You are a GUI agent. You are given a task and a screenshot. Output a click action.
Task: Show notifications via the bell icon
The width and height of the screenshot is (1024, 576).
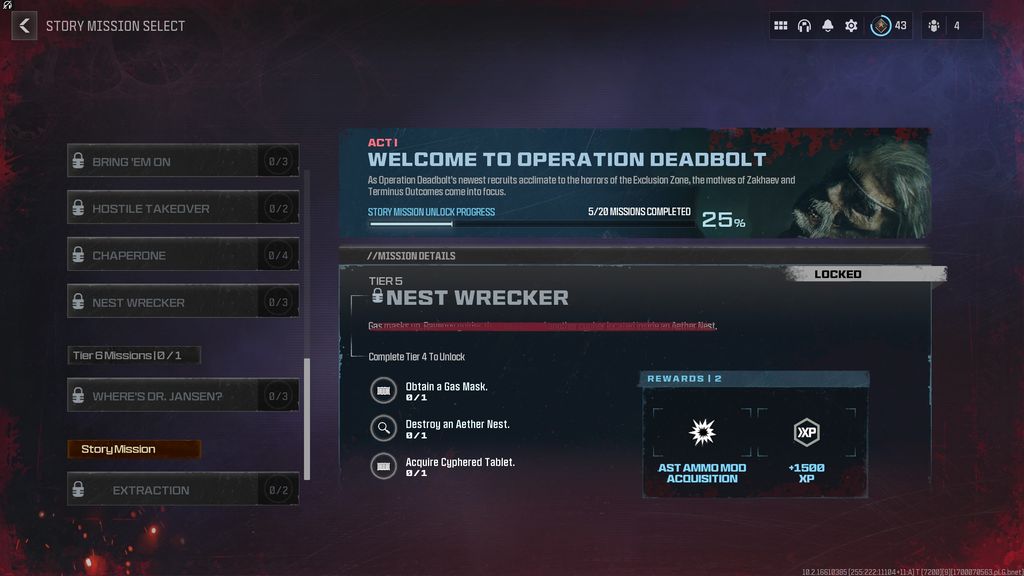tap(828, 26)
